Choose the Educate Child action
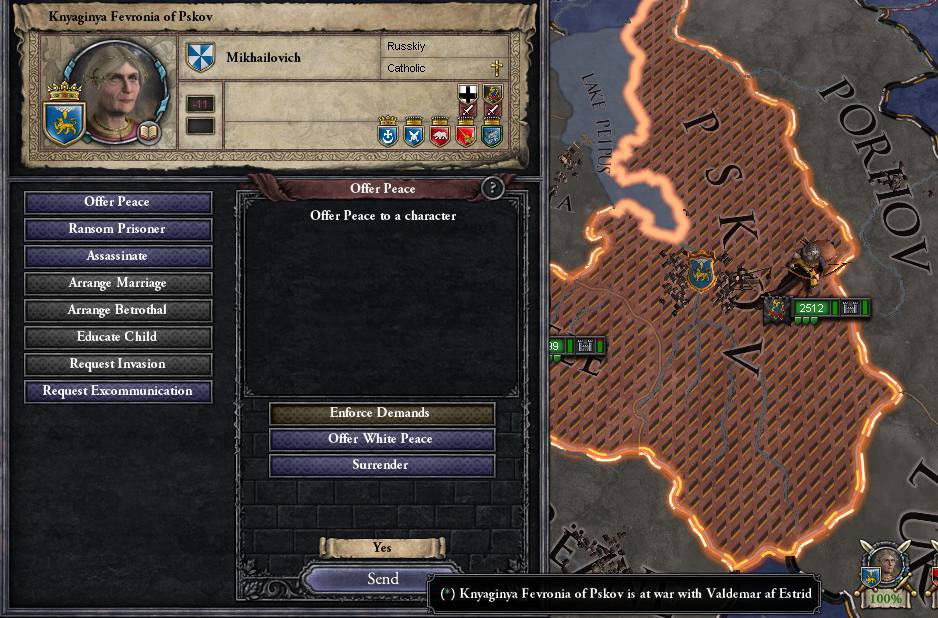This screenshot has height=618, width=938. pos(118,337)
